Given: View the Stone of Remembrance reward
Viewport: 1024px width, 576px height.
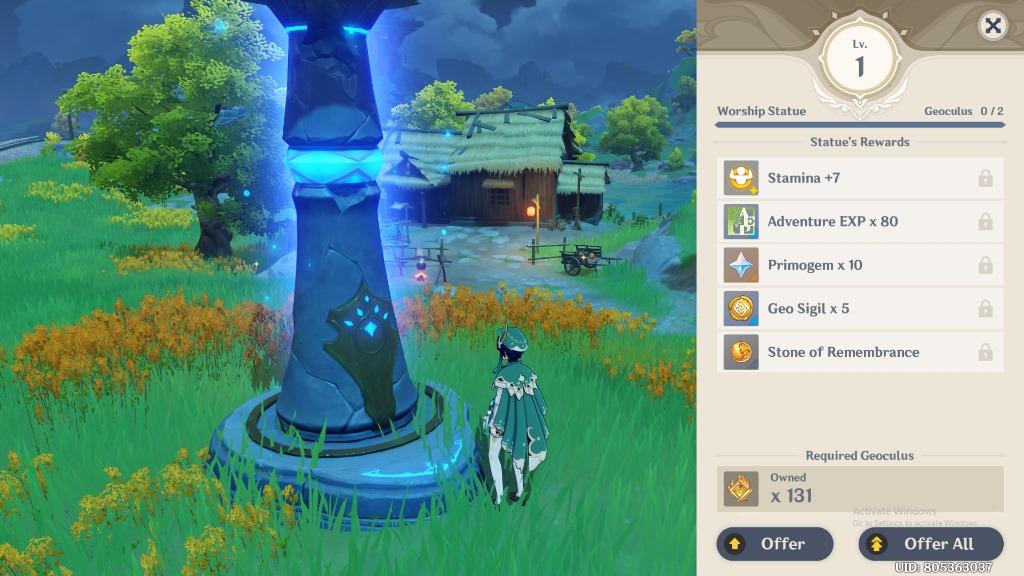Looking at the screenshot, I should tap(860, 352).
